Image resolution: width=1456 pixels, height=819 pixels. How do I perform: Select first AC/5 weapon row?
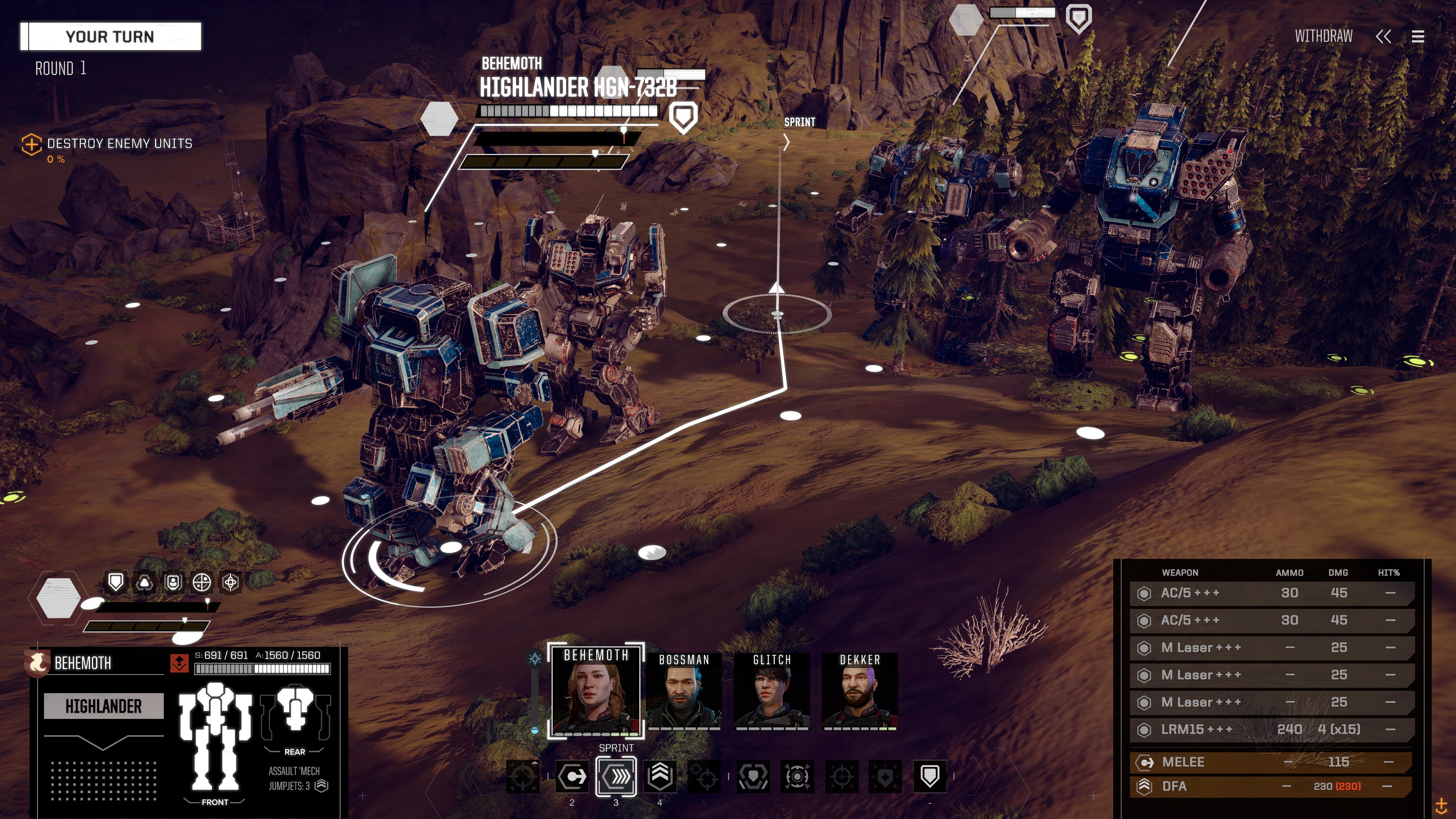(1272, 593)
